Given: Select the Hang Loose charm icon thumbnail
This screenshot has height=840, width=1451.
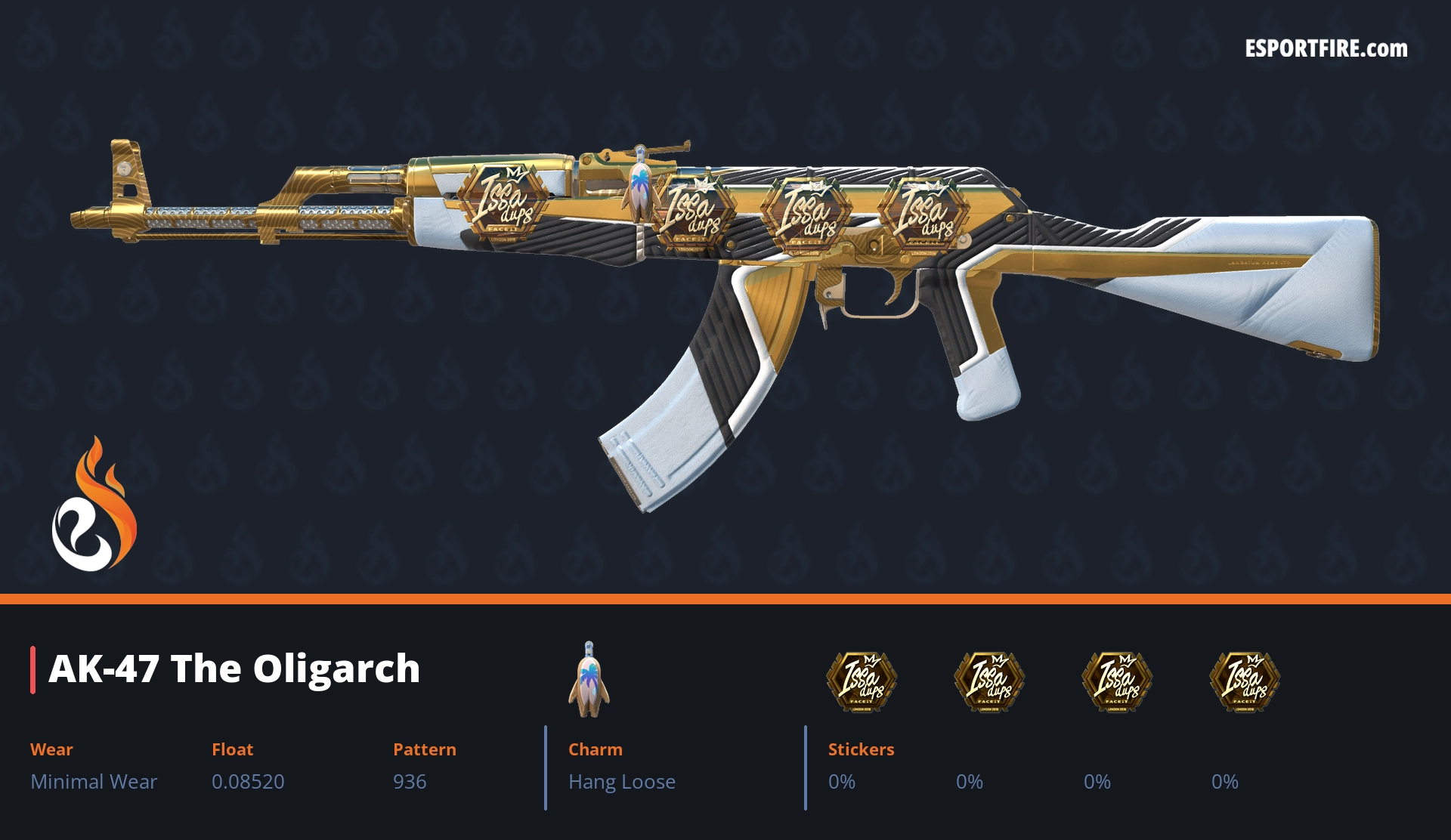Looking at the screenshot, I should [x=589, y=680].
